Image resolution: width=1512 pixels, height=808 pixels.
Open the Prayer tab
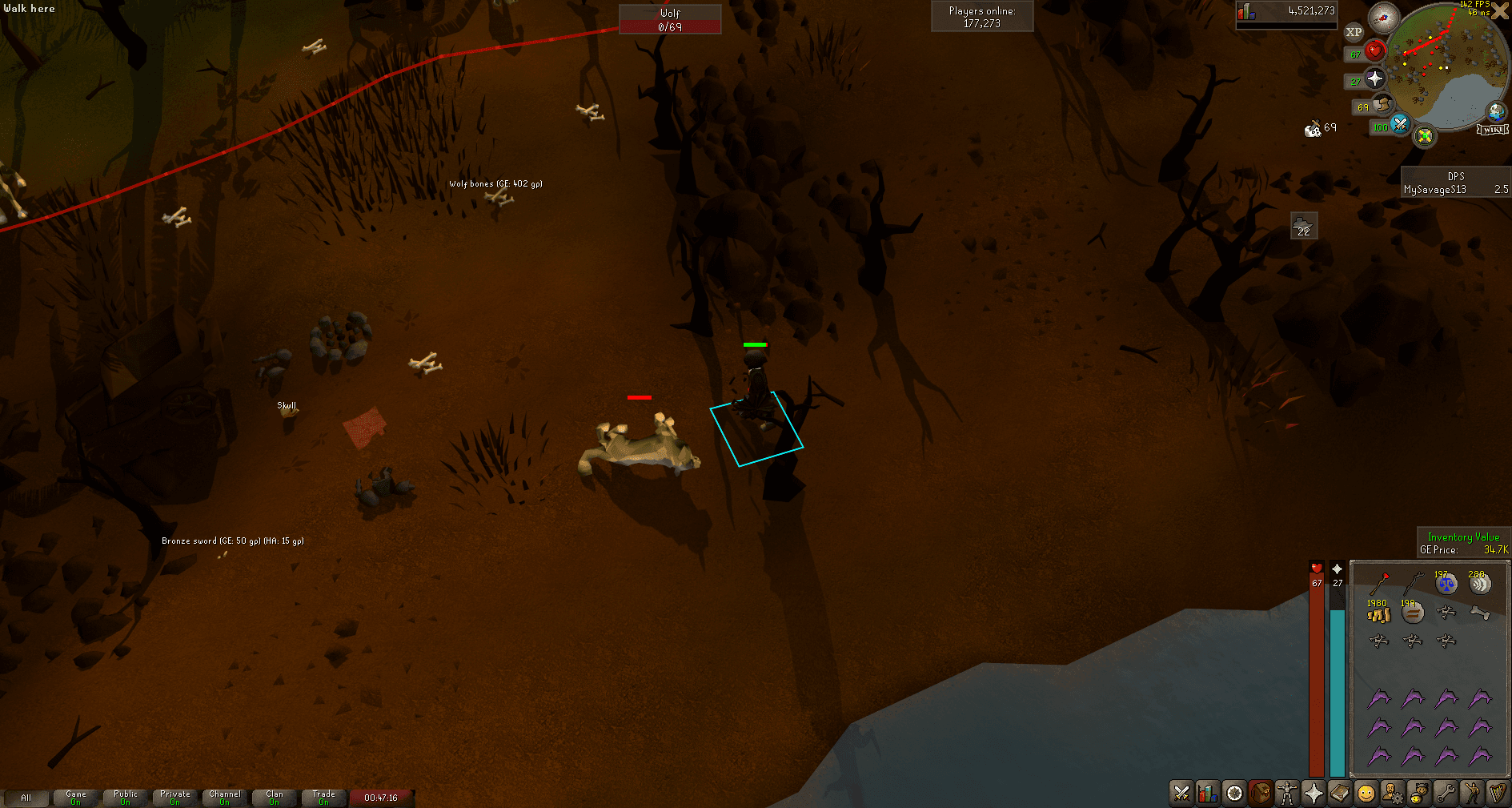[x=1313, y=794]
